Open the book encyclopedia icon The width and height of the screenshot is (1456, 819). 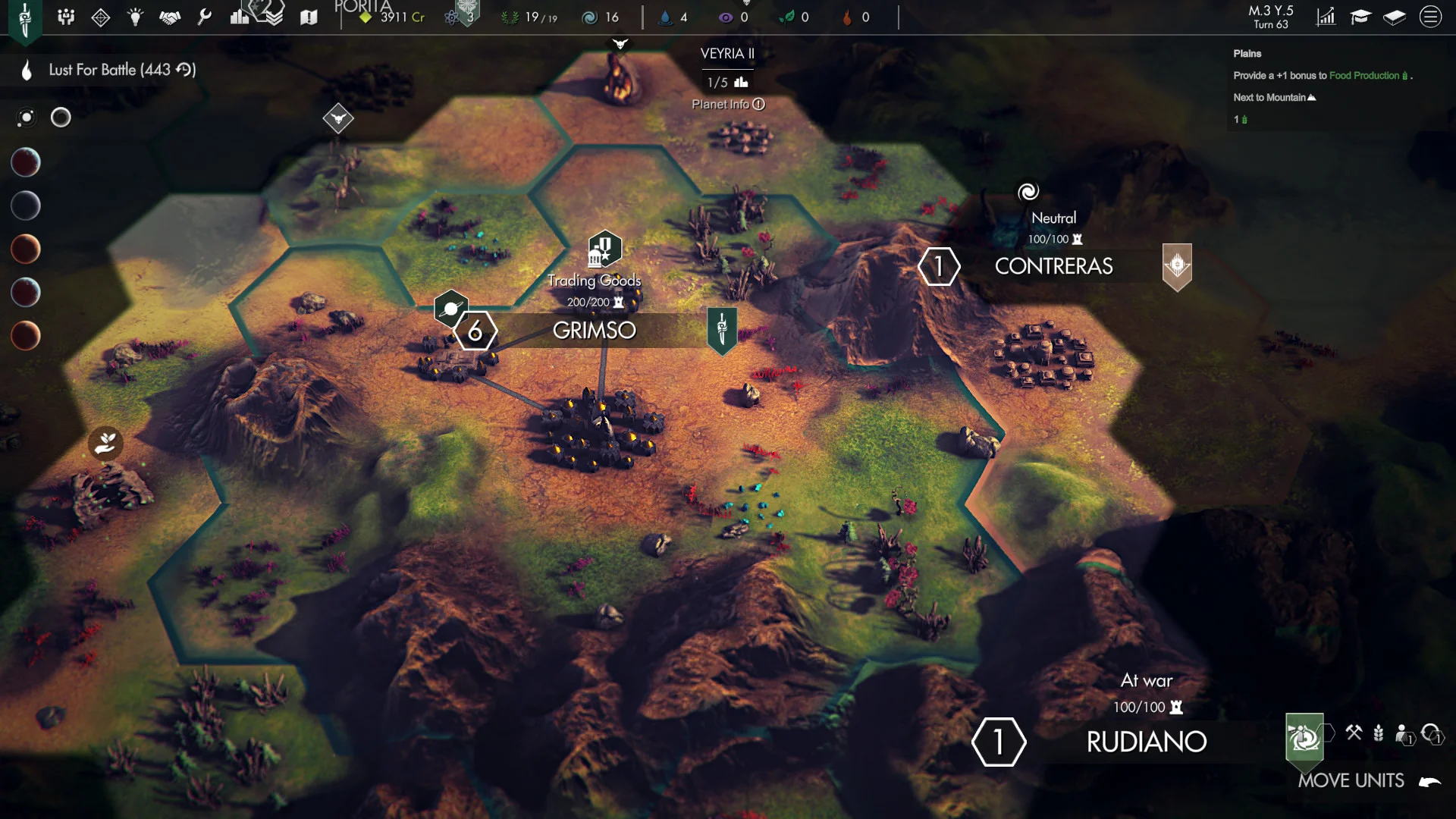pyautogui.click(x=1395, y=17)
